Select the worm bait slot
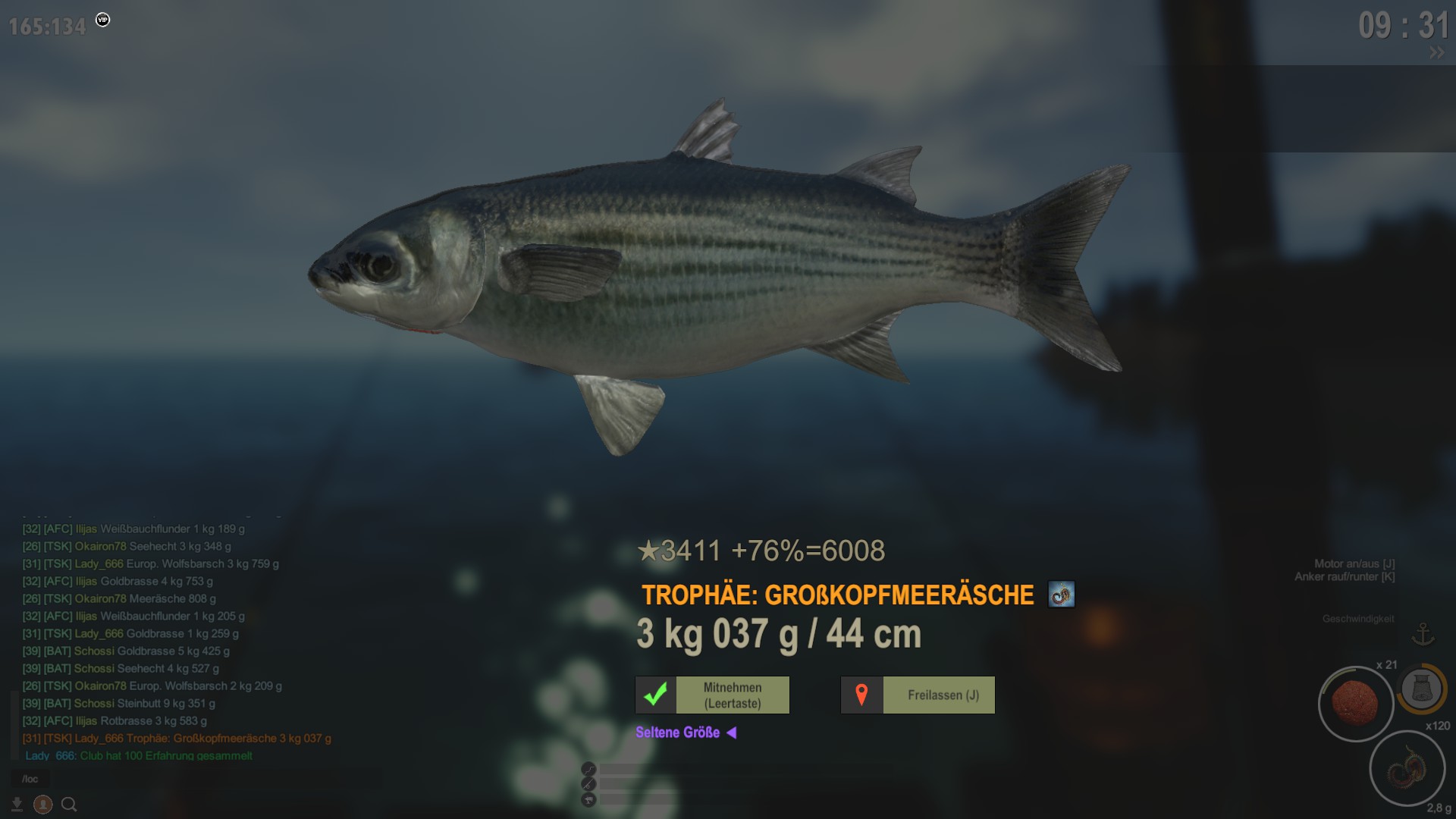The height and width of the screenshot is (819, 1456). pyautogui.click(x=1407, y=767)
